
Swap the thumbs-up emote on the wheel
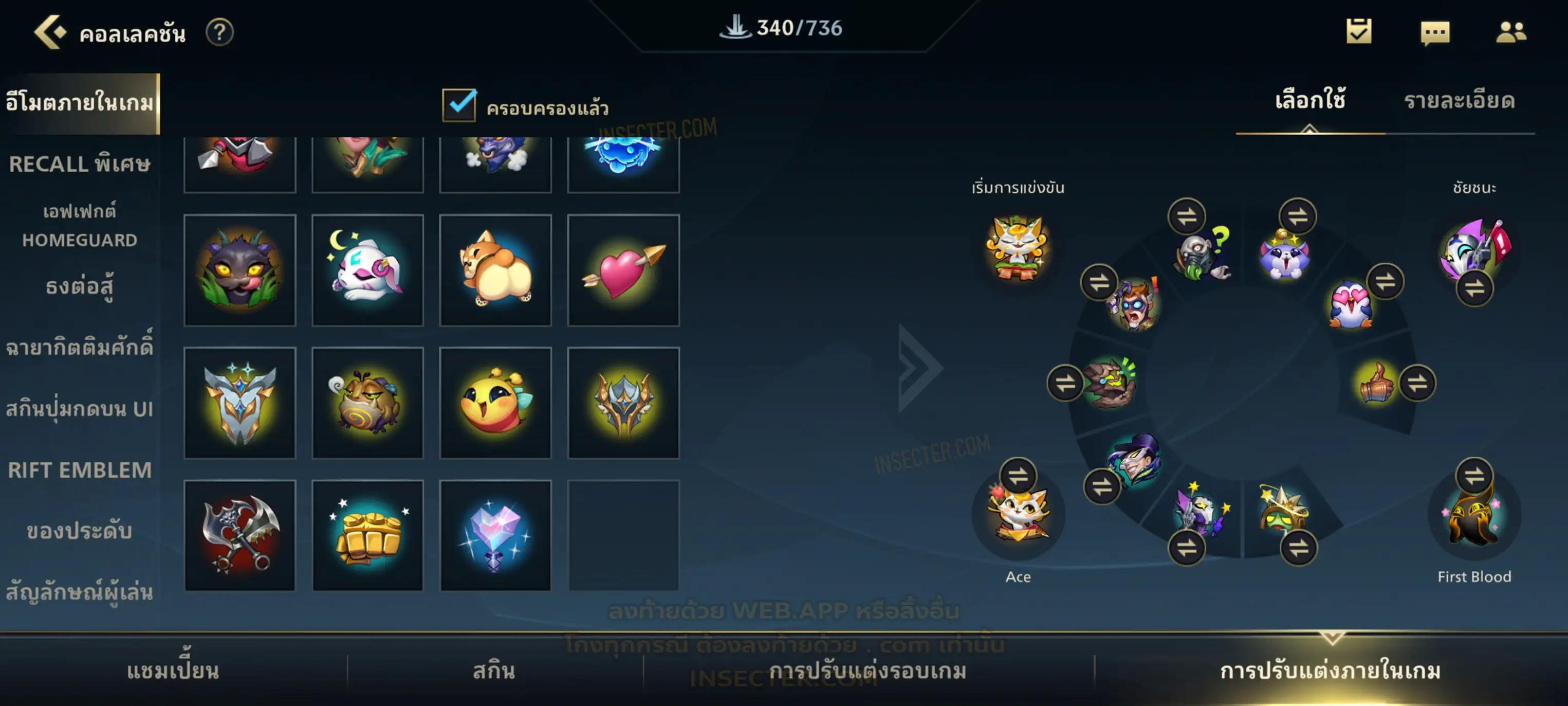click(1417, 383)
